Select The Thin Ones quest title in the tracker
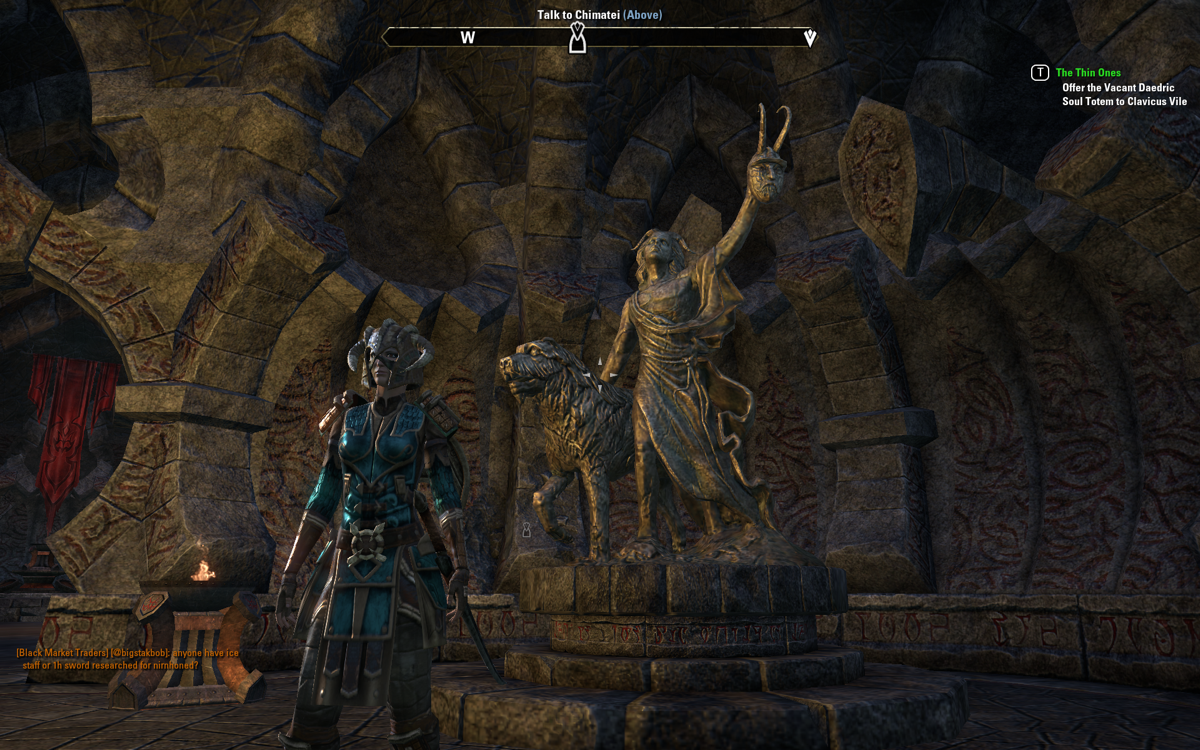This screenshot has height=750, width=1200. 1088,73
